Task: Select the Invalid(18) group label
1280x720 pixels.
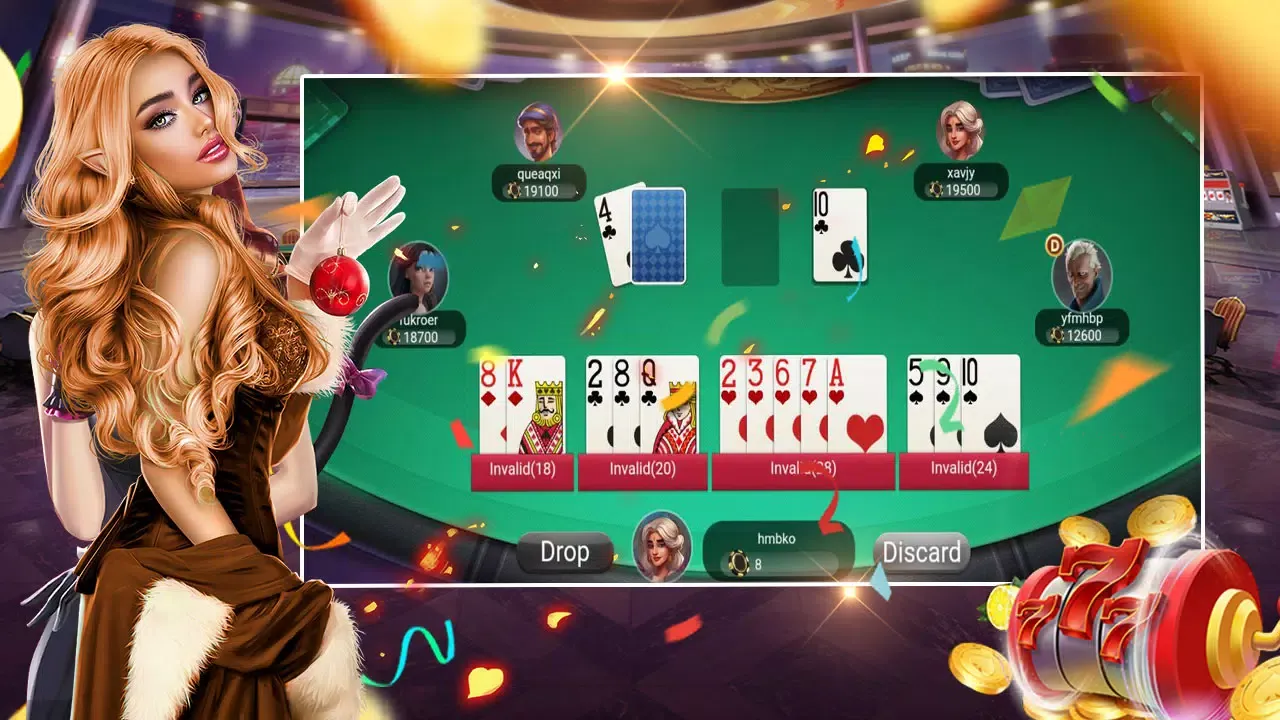Action: 521,471
